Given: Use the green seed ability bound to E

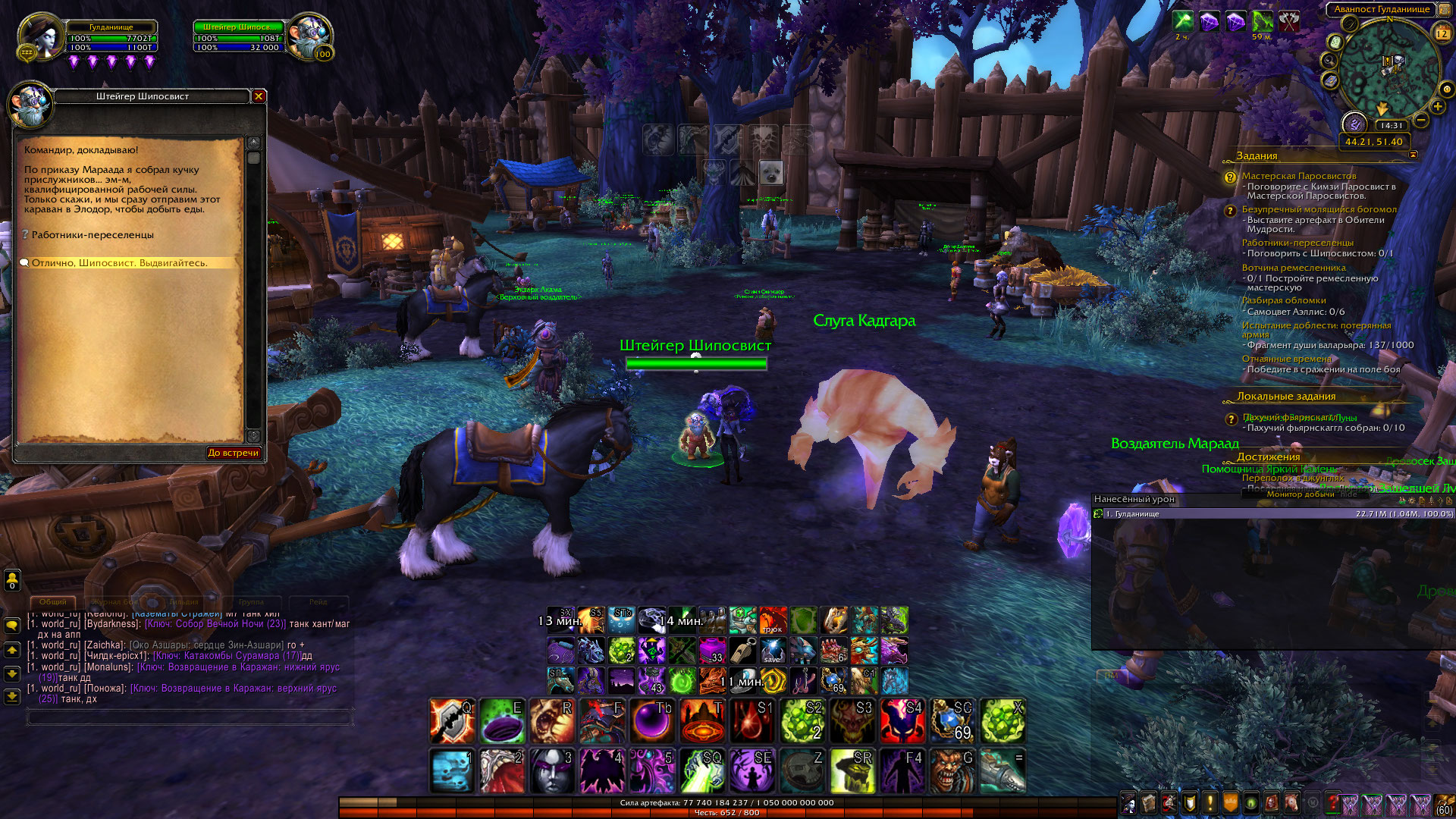Looking at the screenshot, I should point(502,721).
